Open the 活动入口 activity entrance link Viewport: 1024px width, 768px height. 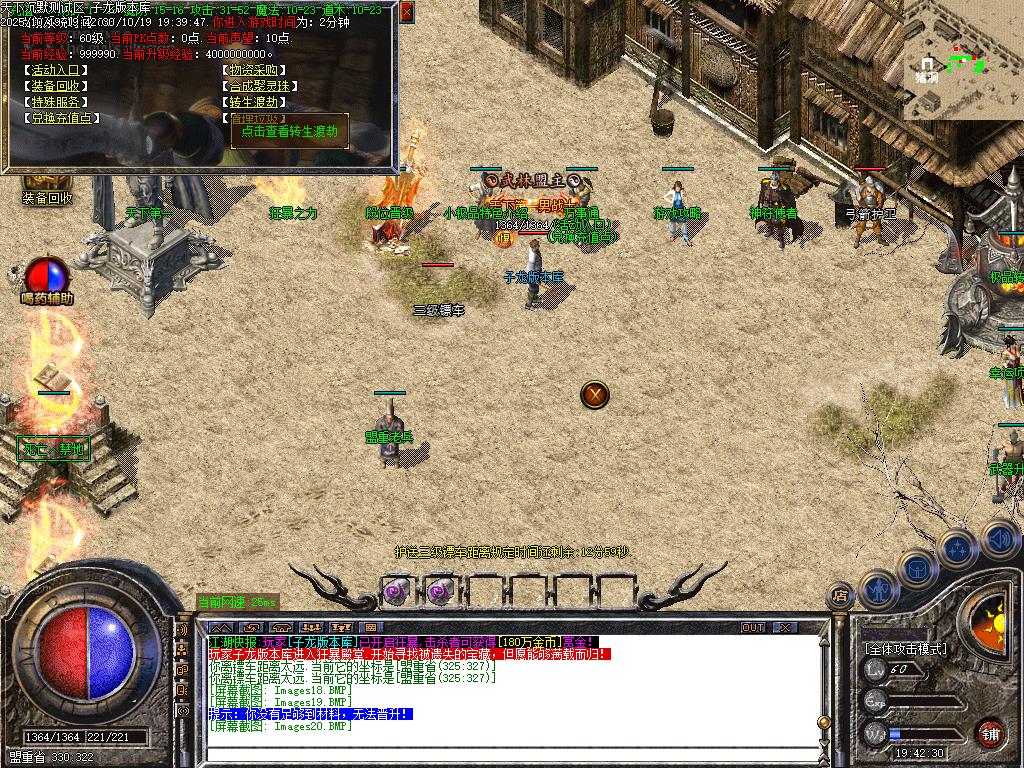[59, 71]
